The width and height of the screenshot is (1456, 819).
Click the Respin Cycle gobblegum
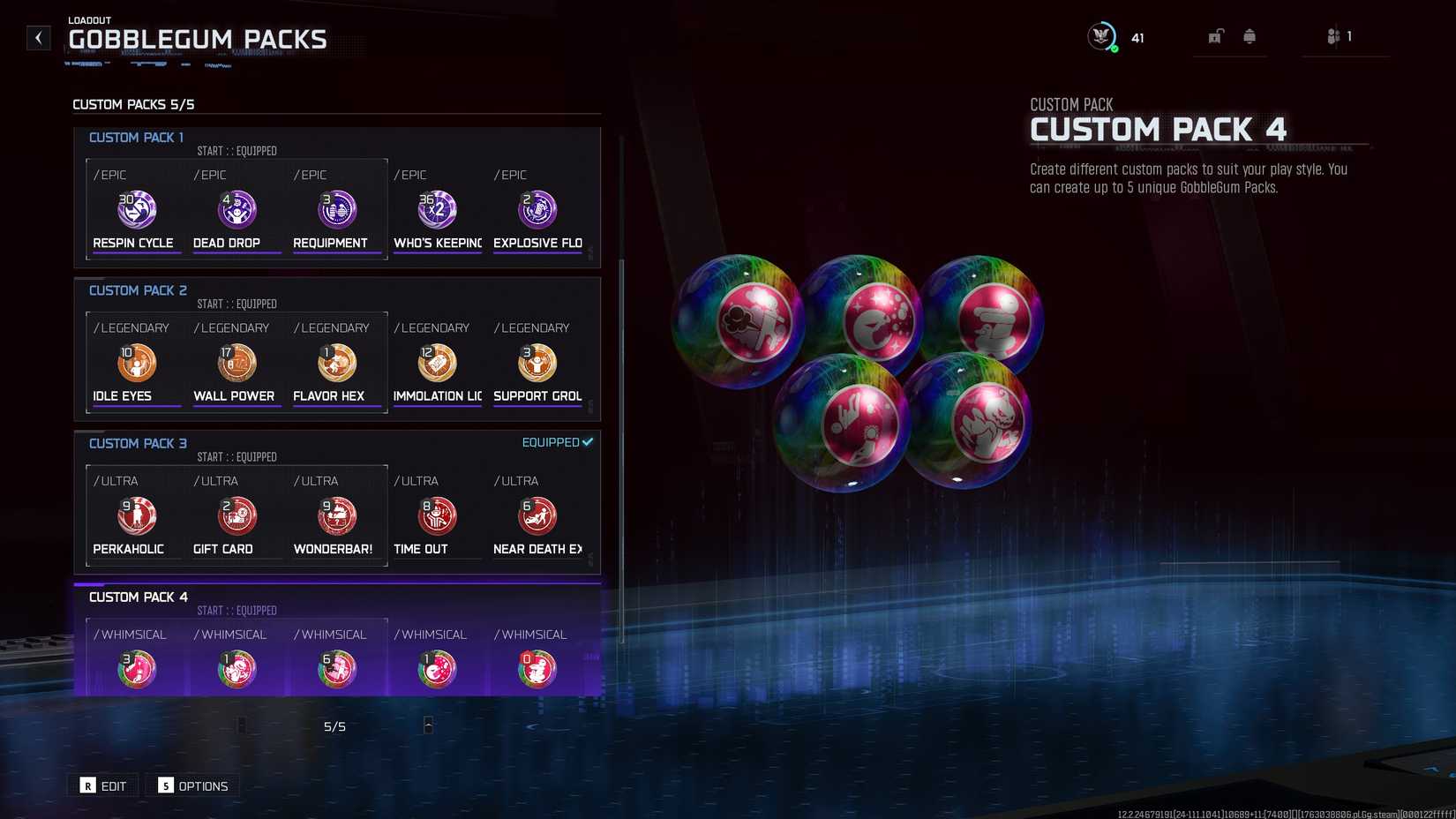pyautogui.click(x=135, y=210)
